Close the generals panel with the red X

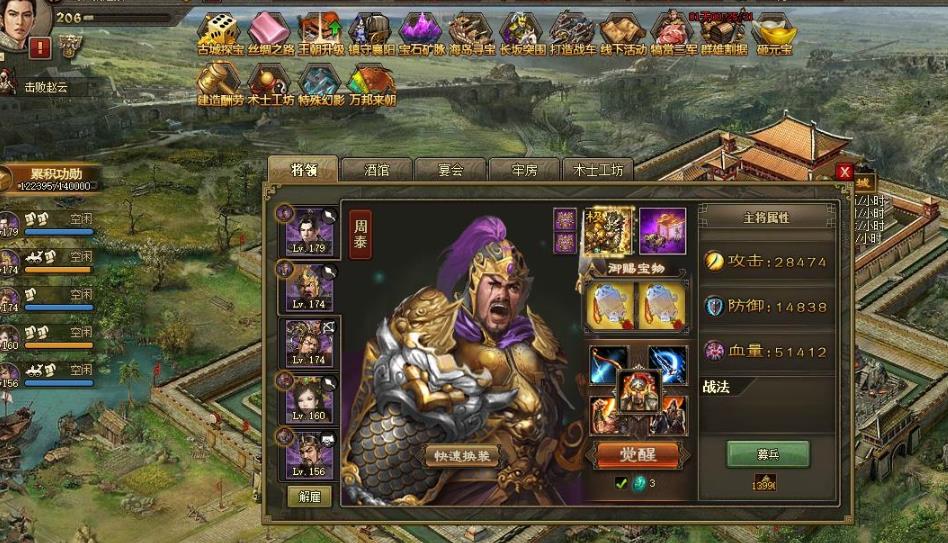tap(845, 171)
